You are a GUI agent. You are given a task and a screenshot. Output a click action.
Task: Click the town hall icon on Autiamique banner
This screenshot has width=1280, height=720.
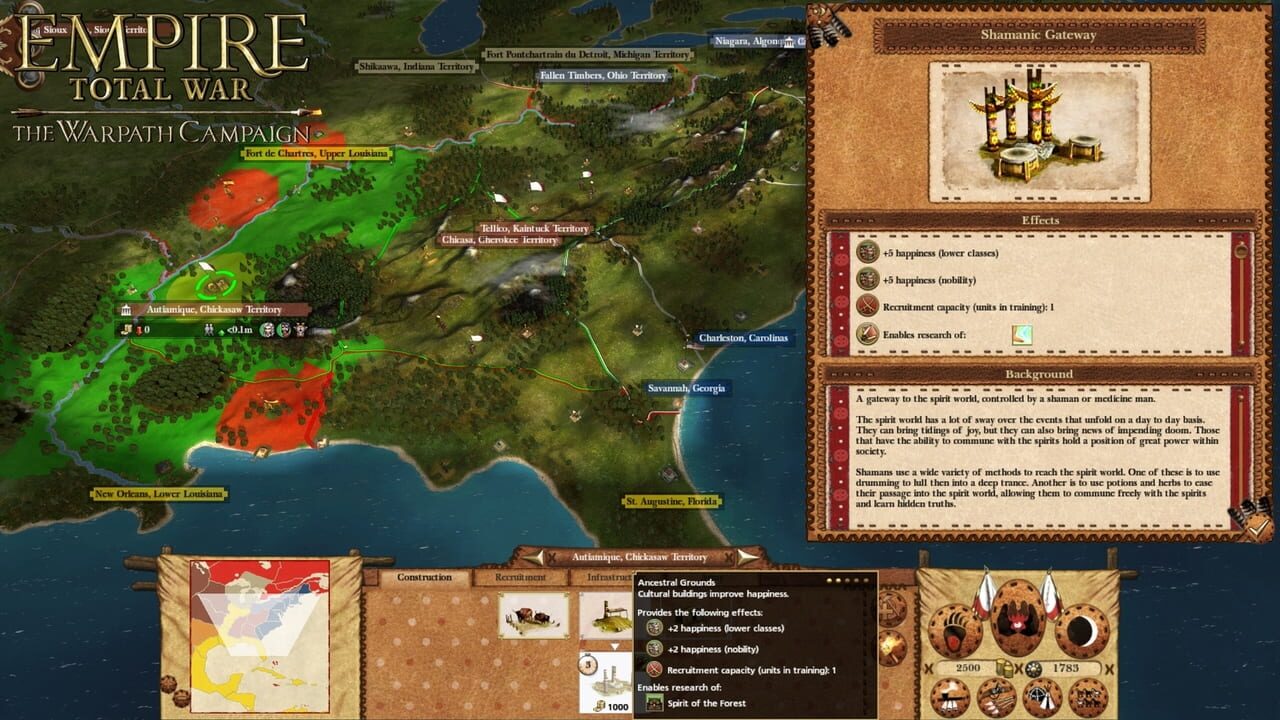[x=127, y=310]
